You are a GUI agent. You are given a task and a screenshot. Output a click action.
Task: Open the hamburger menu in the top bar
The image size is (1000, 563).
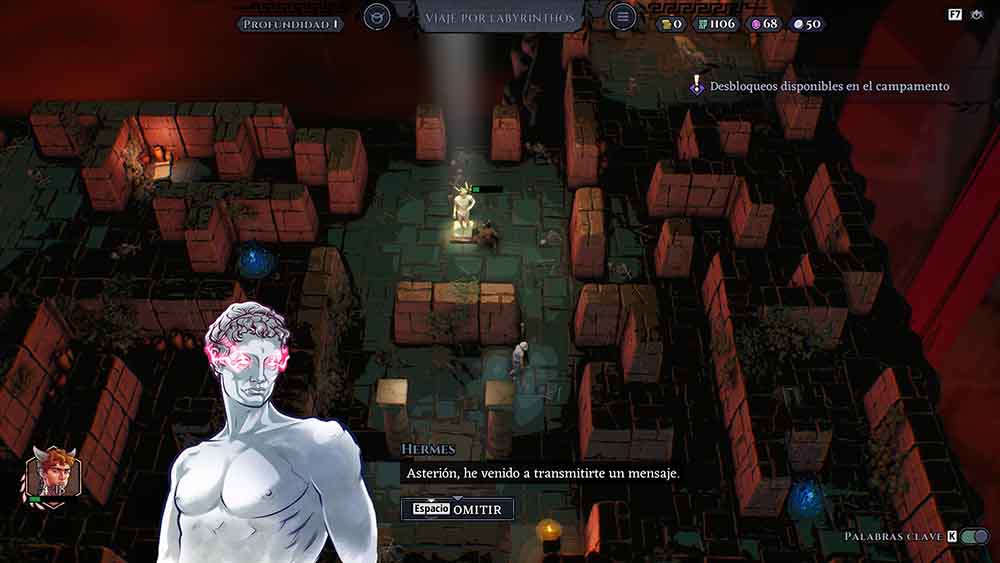(x=622, y=17)
